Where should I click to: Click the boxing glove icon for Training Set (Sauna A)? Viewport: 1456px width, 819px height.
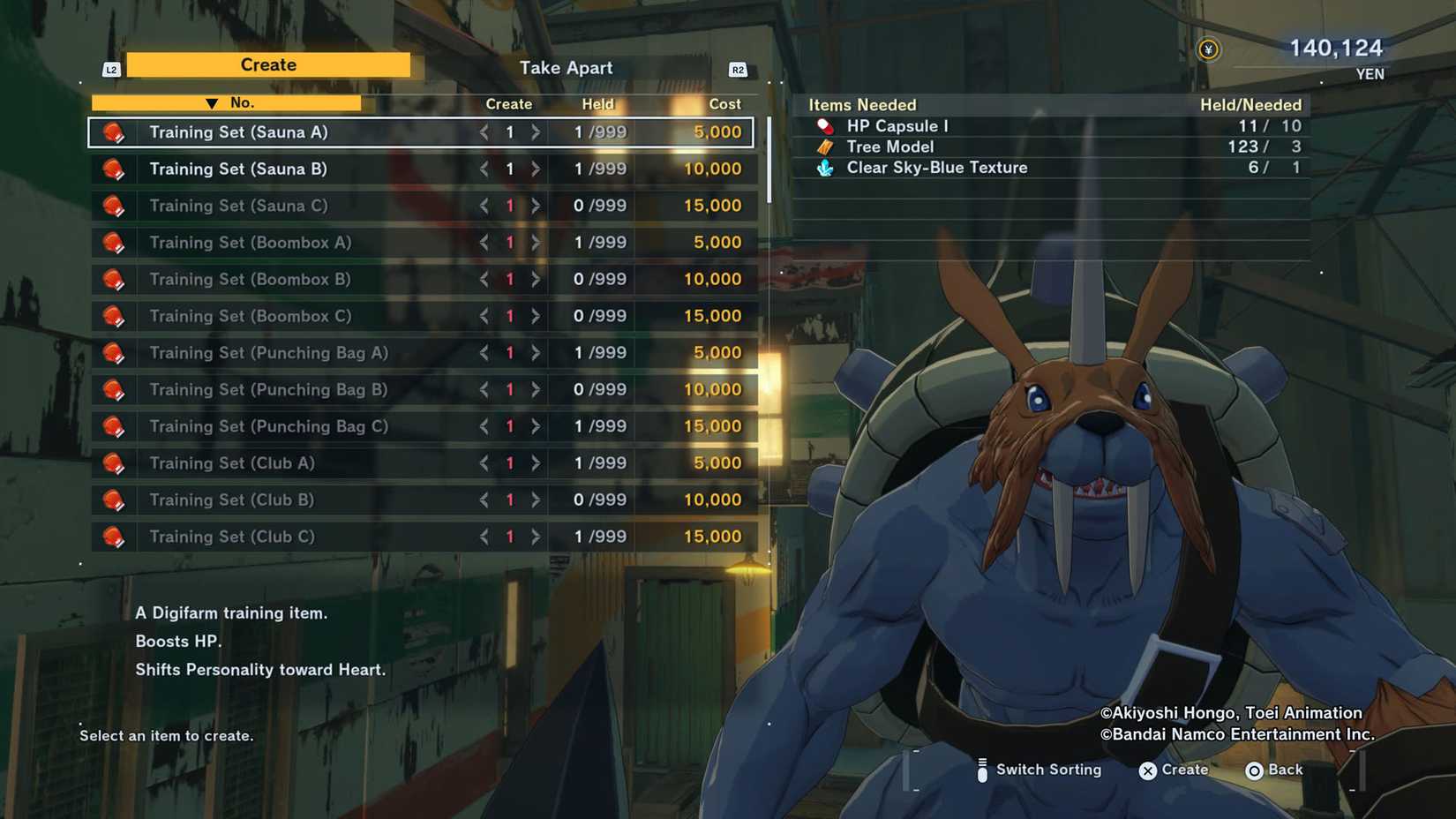(116, 131)
